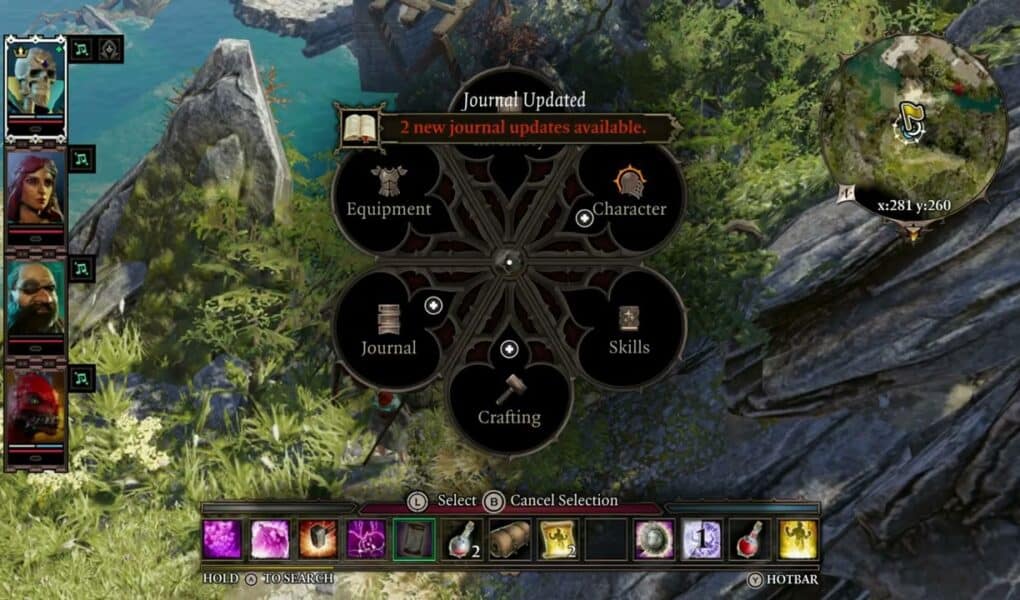Drink the red health potion
This screenshot has width=1020, height=600.
[x=750, y=539]
